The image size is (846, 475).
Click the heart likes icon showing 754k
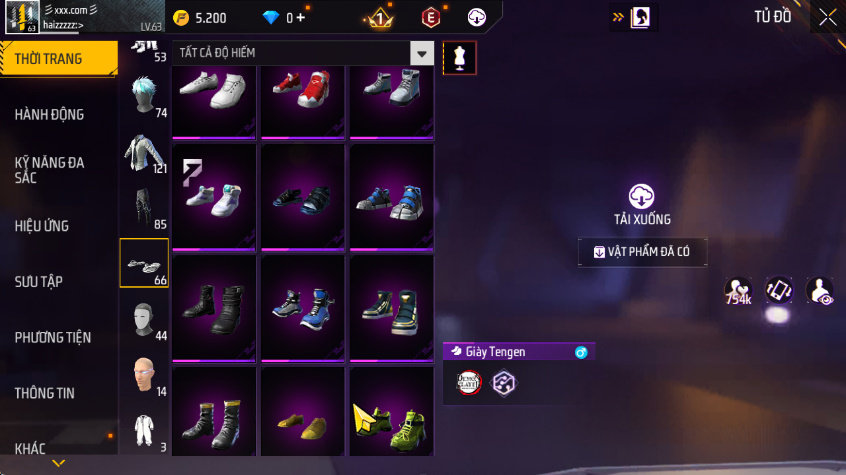(x=738, y=291)
